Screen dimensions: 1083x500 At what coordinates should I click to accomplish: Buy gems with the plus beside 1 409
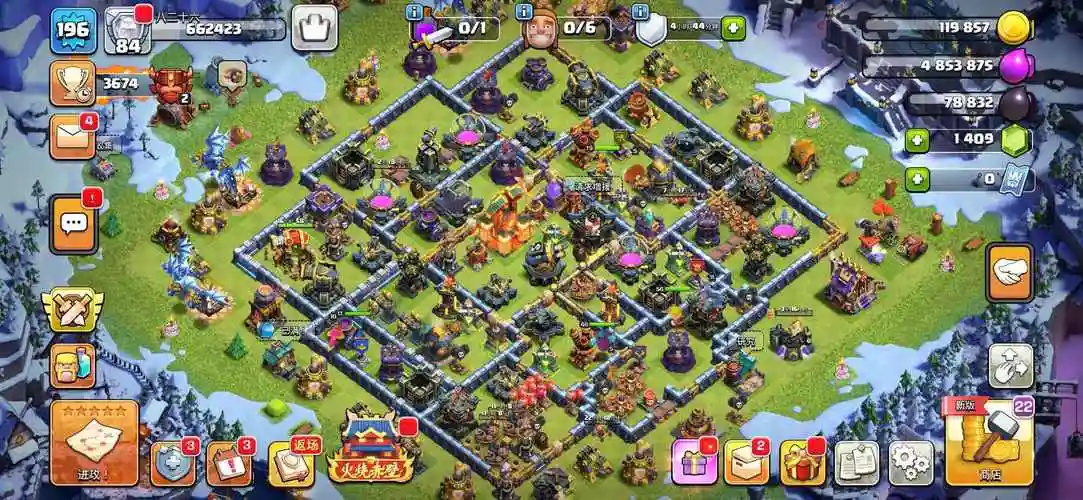tap(917, 141)
